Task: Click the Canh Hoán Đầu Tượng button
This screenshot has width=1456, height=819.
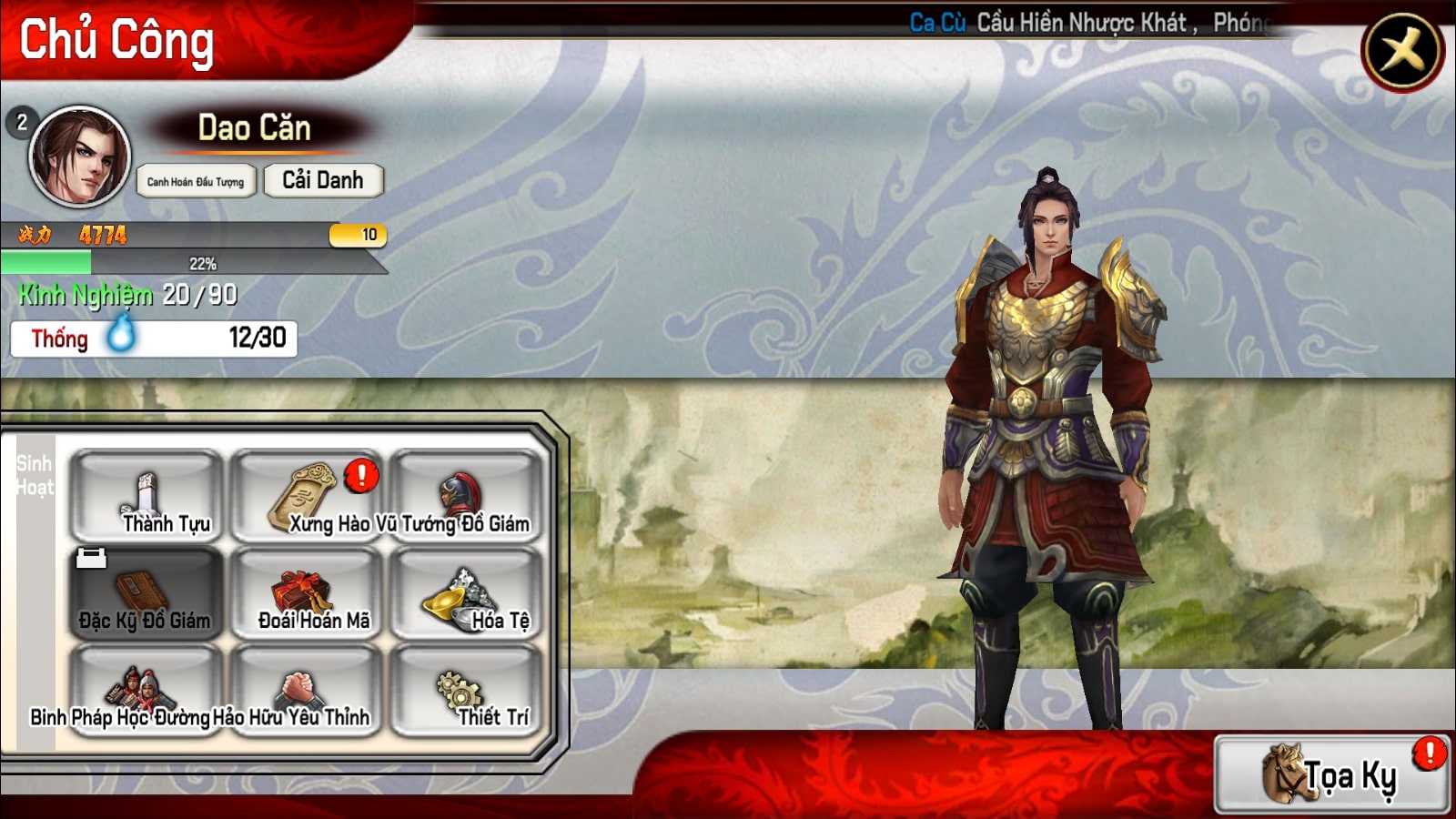Action: tap(196, 181)
